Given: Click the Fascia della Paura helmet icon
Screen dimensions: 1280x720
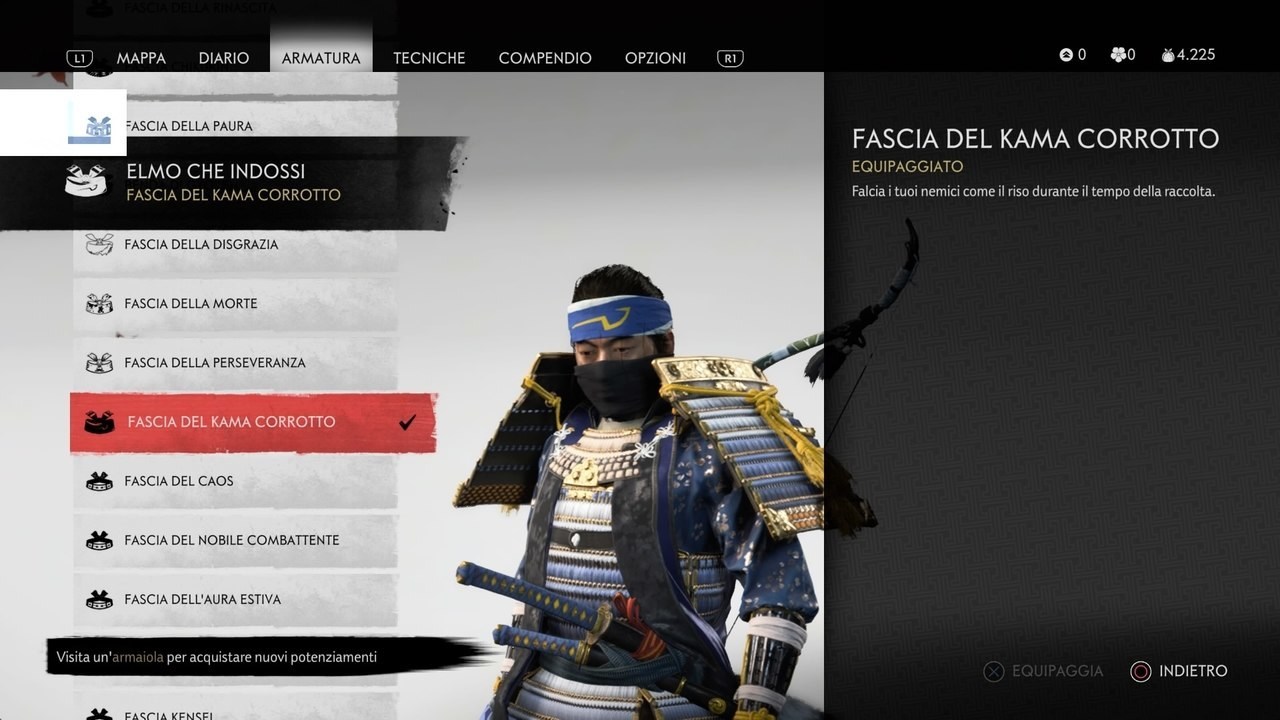Looking at the screenshot, I should click(x=98, y=125).
